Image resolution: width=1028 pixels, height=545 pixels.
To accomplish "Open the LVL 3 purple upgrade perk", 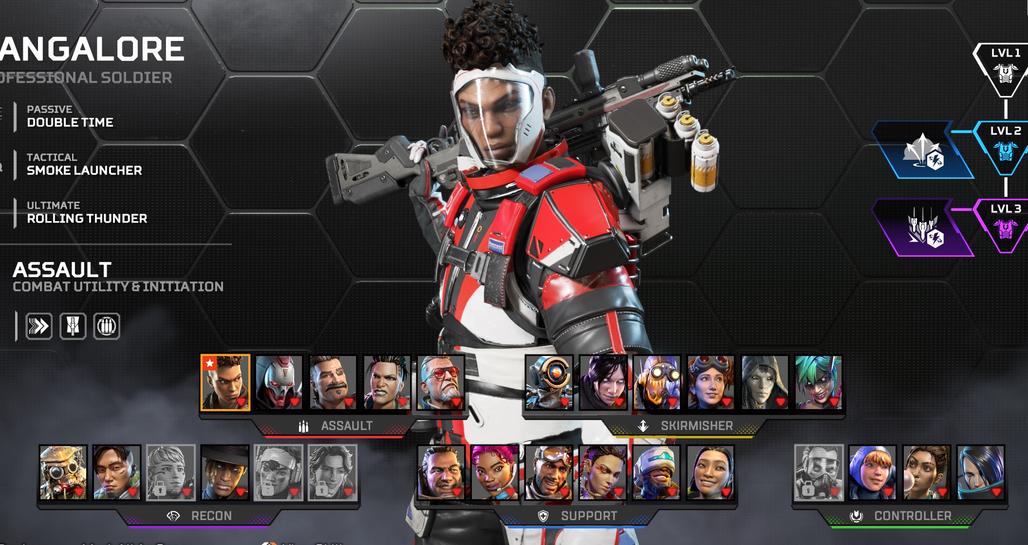I will (922, 227).
